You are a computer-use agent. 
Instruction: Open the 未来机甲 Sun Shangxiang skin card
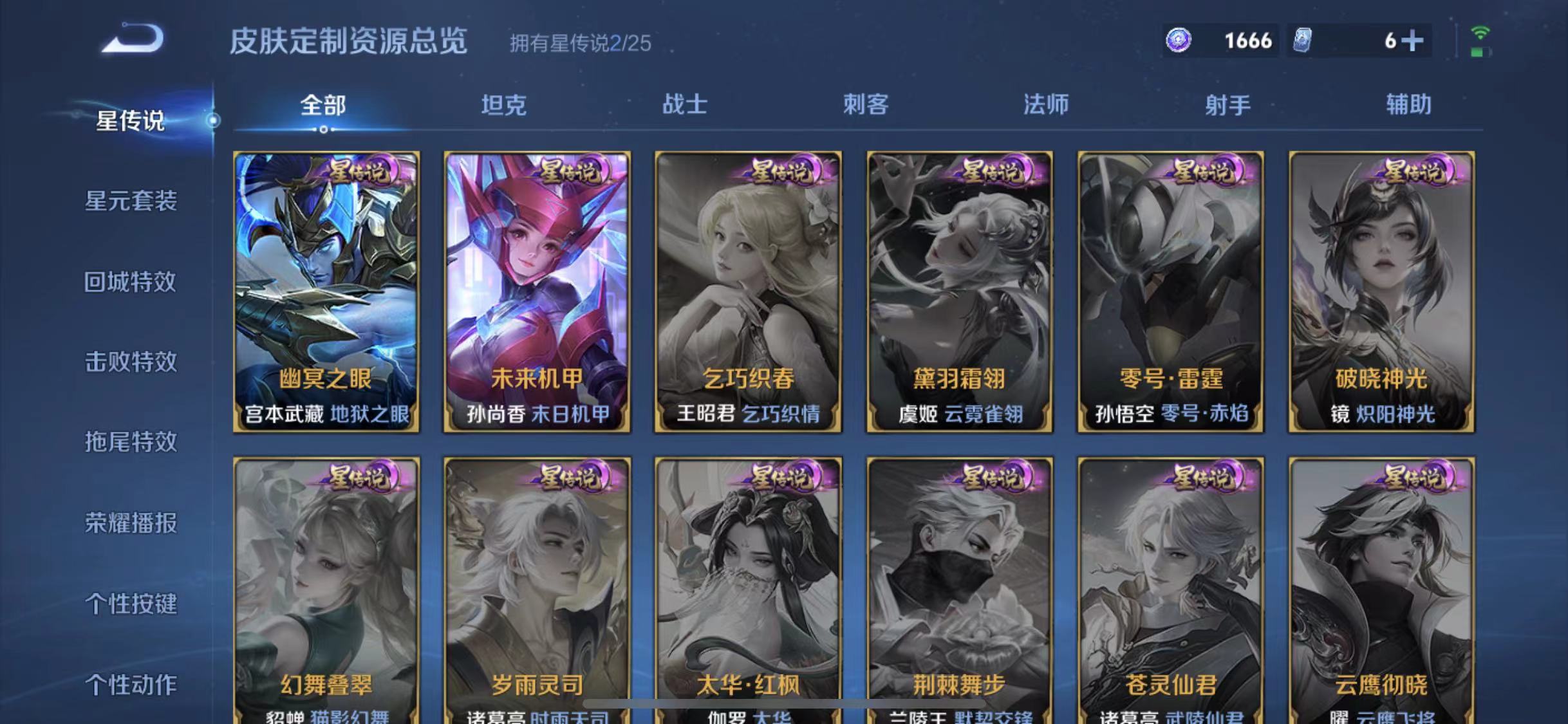point(537,290)
